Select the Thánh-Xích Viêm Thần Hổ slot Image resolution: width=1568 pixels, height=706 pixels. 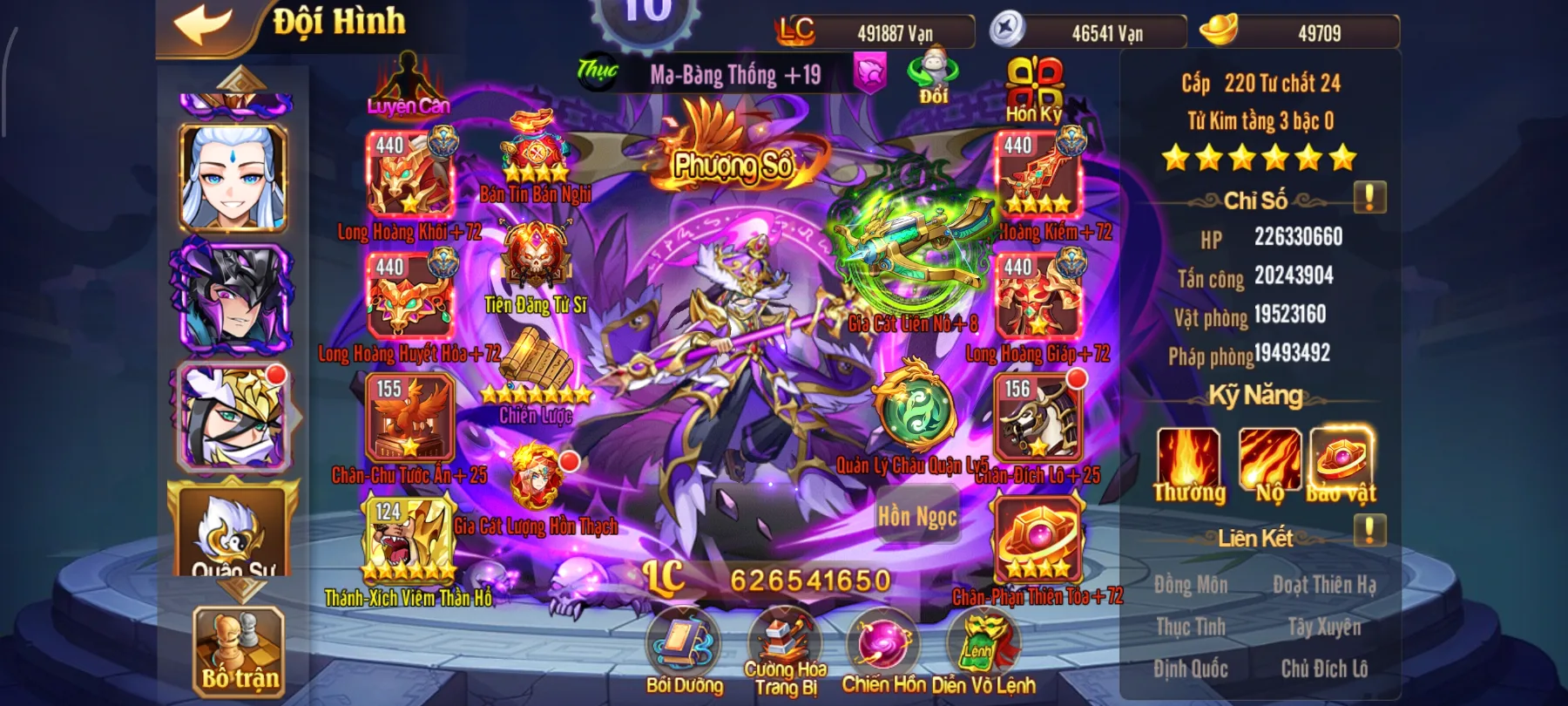point(409,540)
